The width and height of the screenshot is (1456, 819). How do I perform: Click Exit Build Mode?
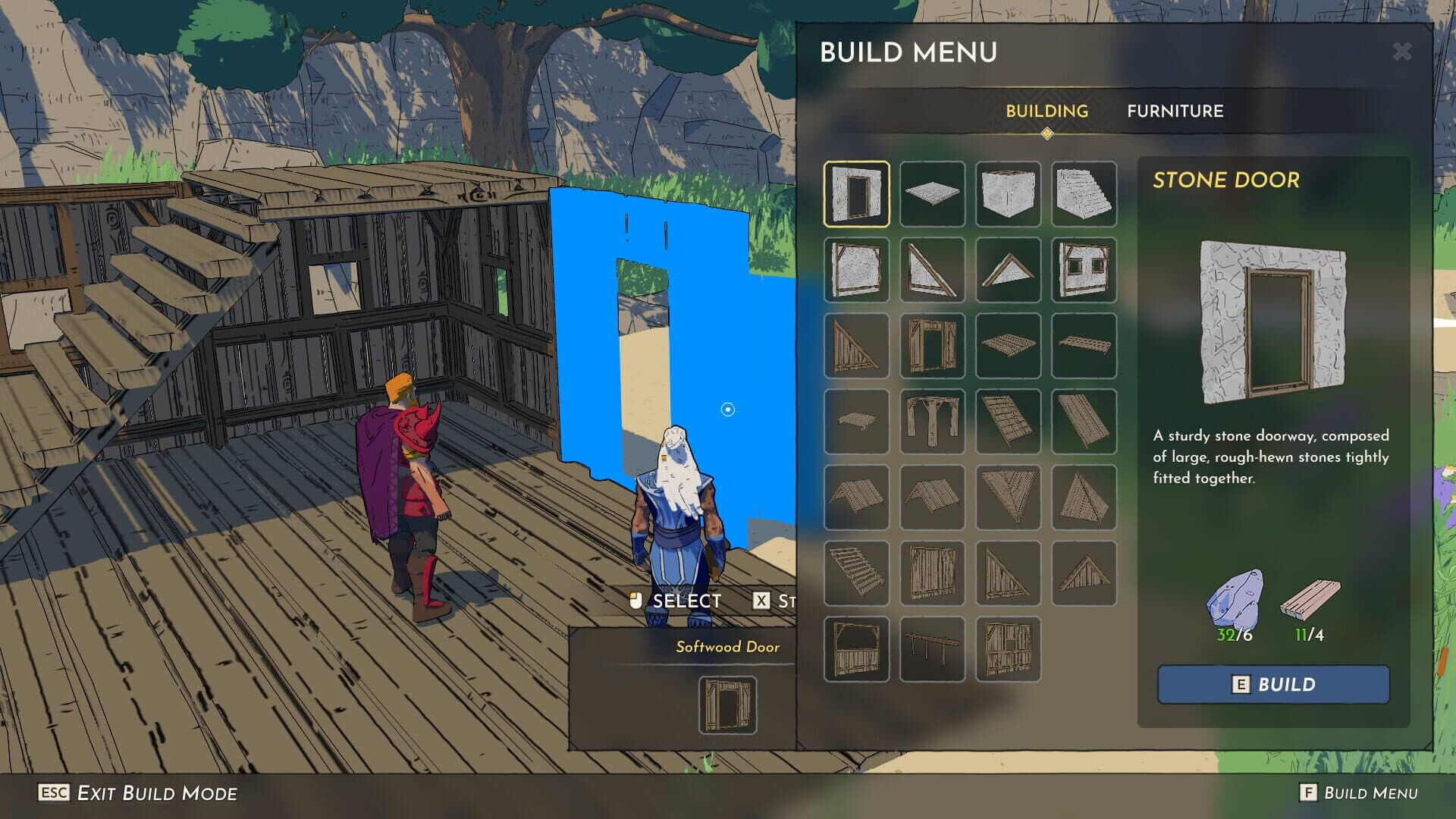point(136,795)
